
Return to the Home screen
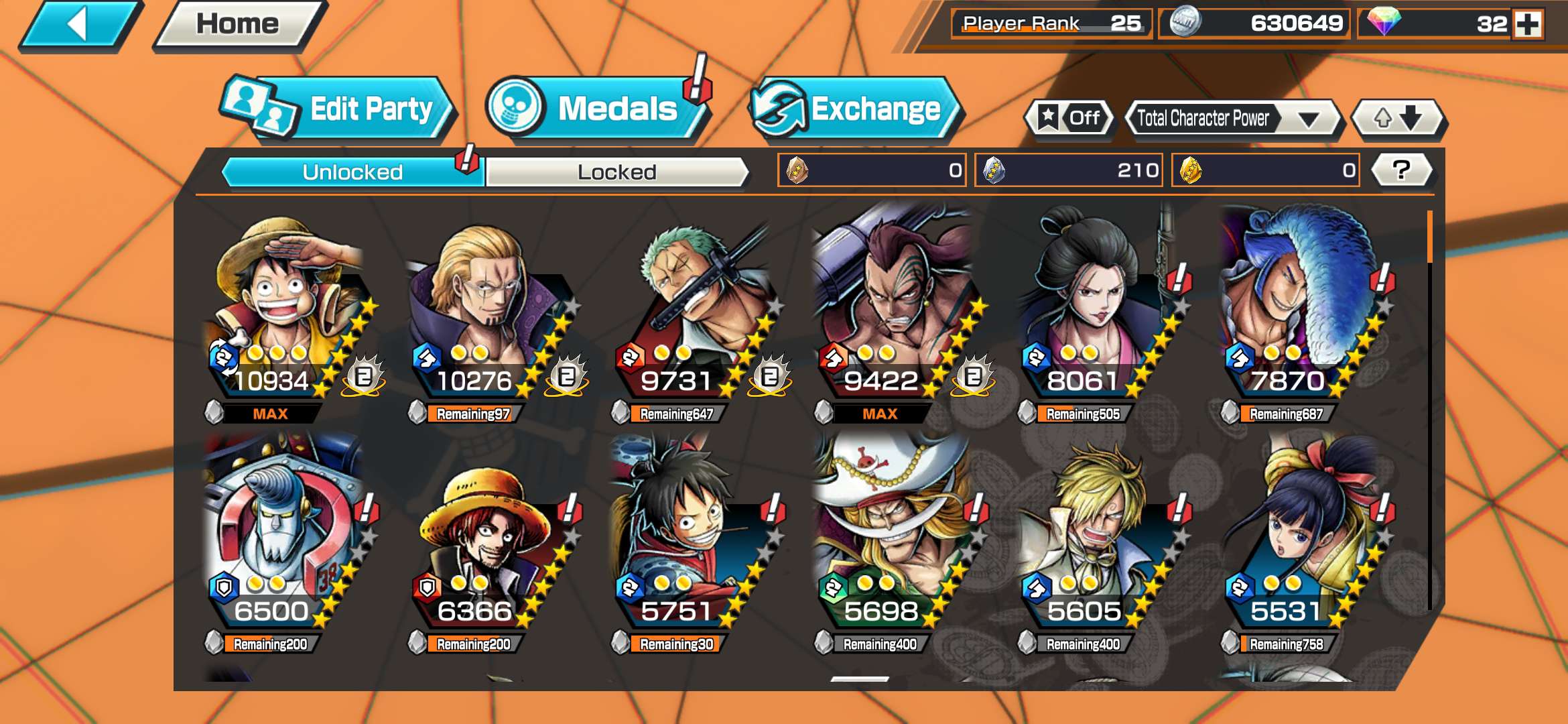(x=237, y=25)
